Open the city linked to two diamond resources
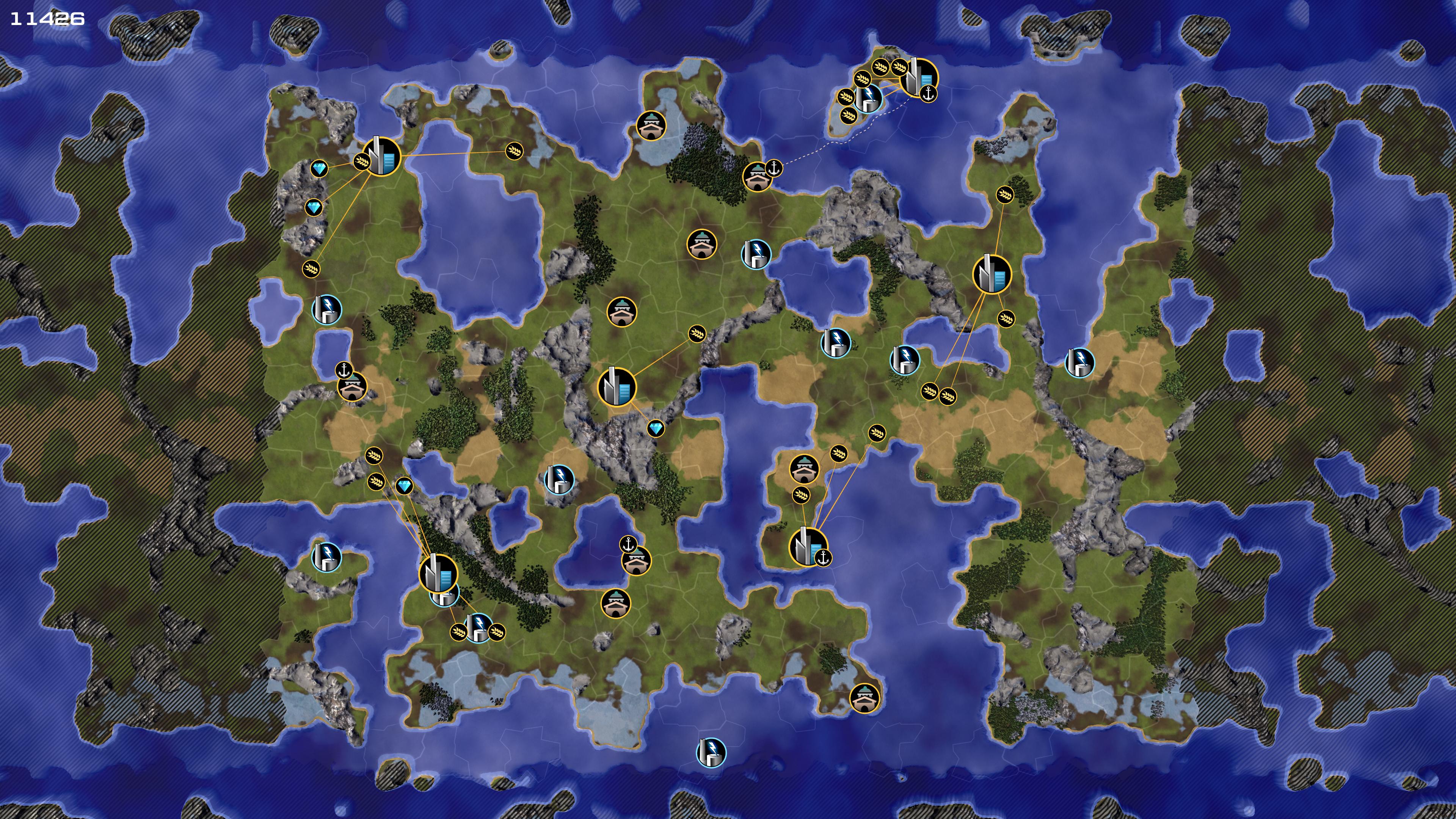The image size is (1456, 819). (381, 157)
